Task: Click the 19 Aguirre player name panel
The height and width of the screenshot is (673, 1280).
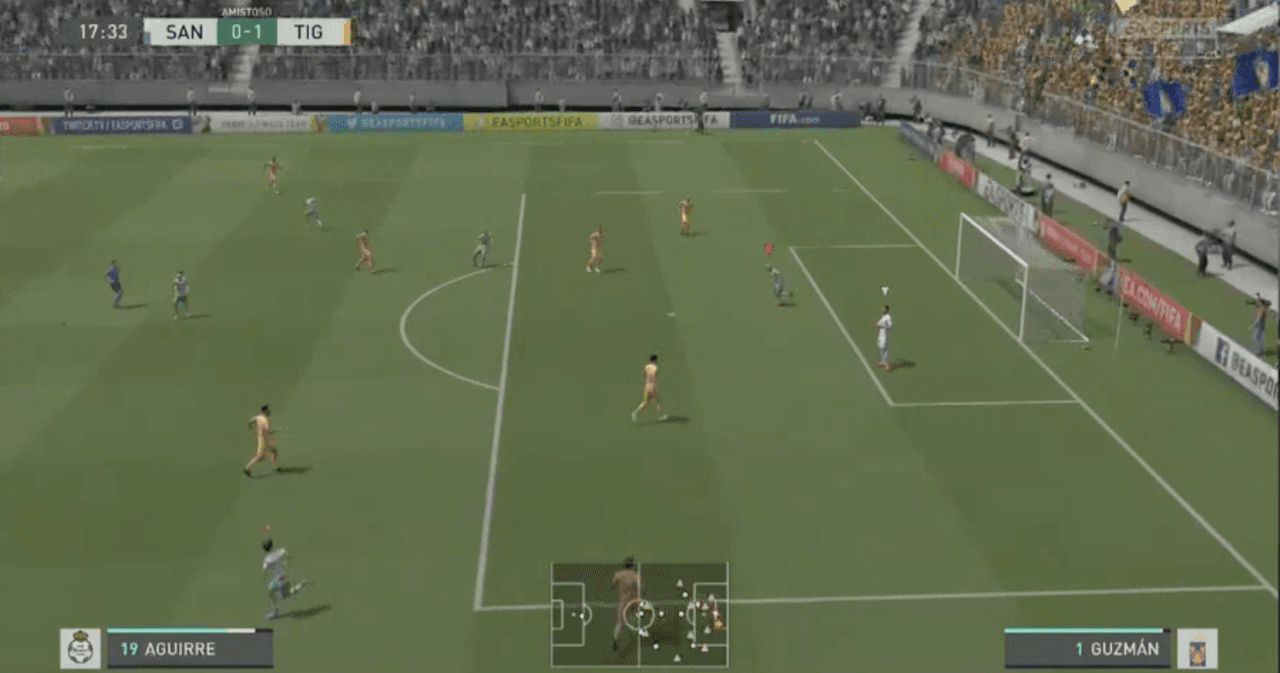Action: point(189,649)
